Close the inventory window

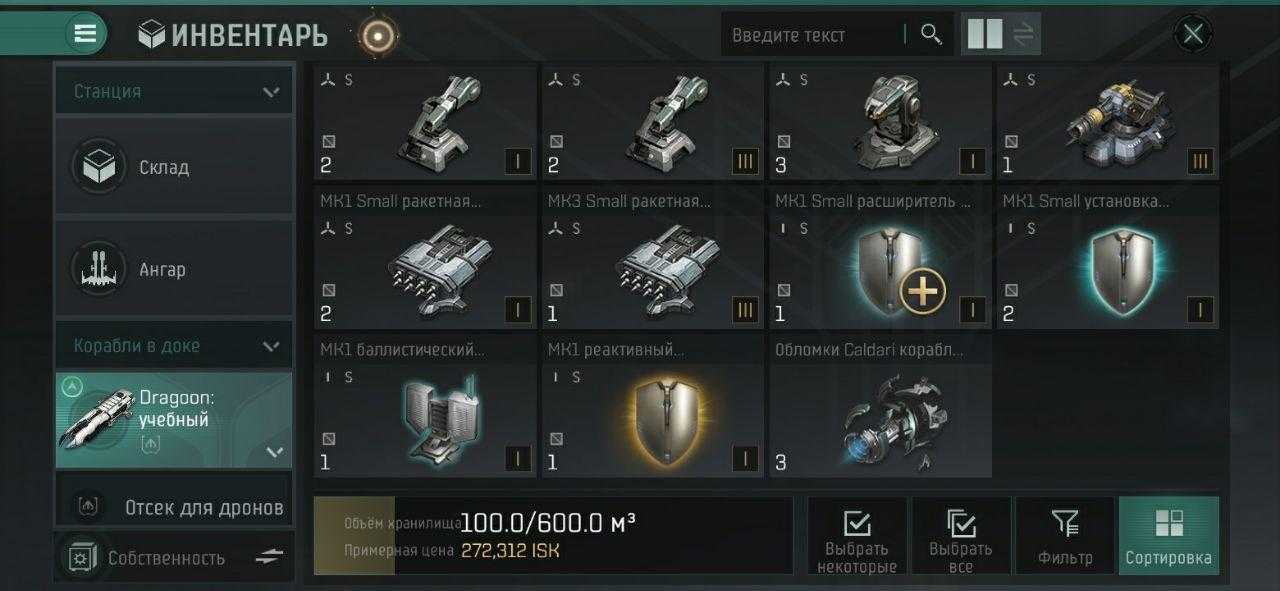[1192, 35]
